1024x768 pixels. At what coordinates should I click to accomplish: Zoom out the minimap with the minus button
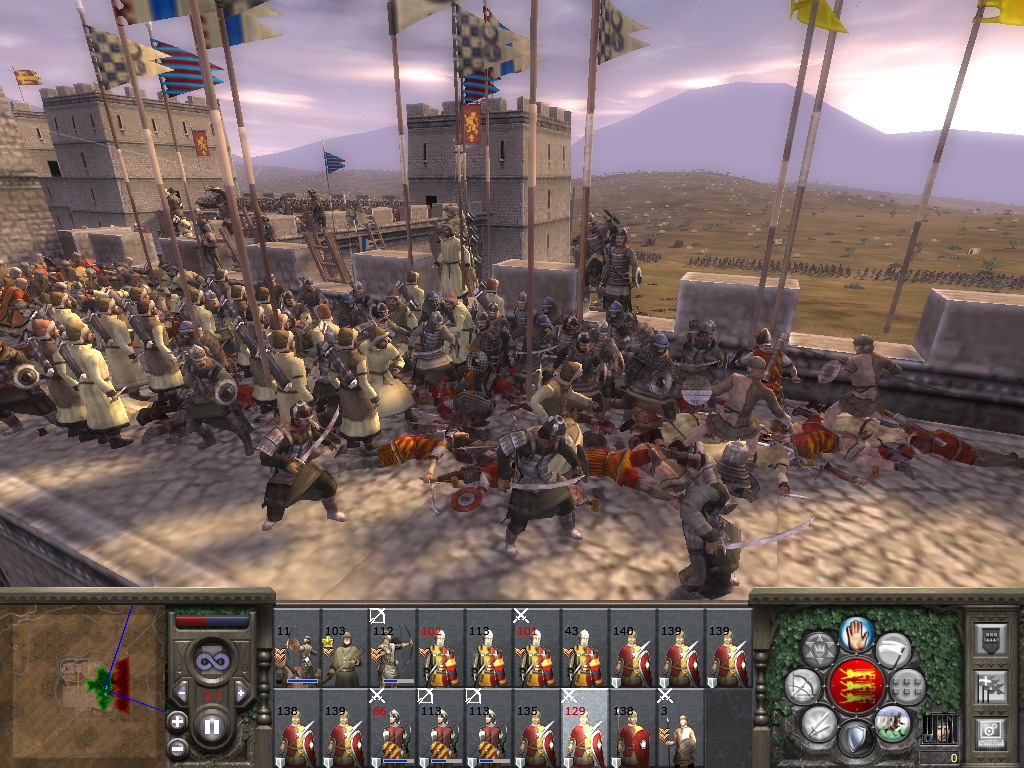[176, 746]
